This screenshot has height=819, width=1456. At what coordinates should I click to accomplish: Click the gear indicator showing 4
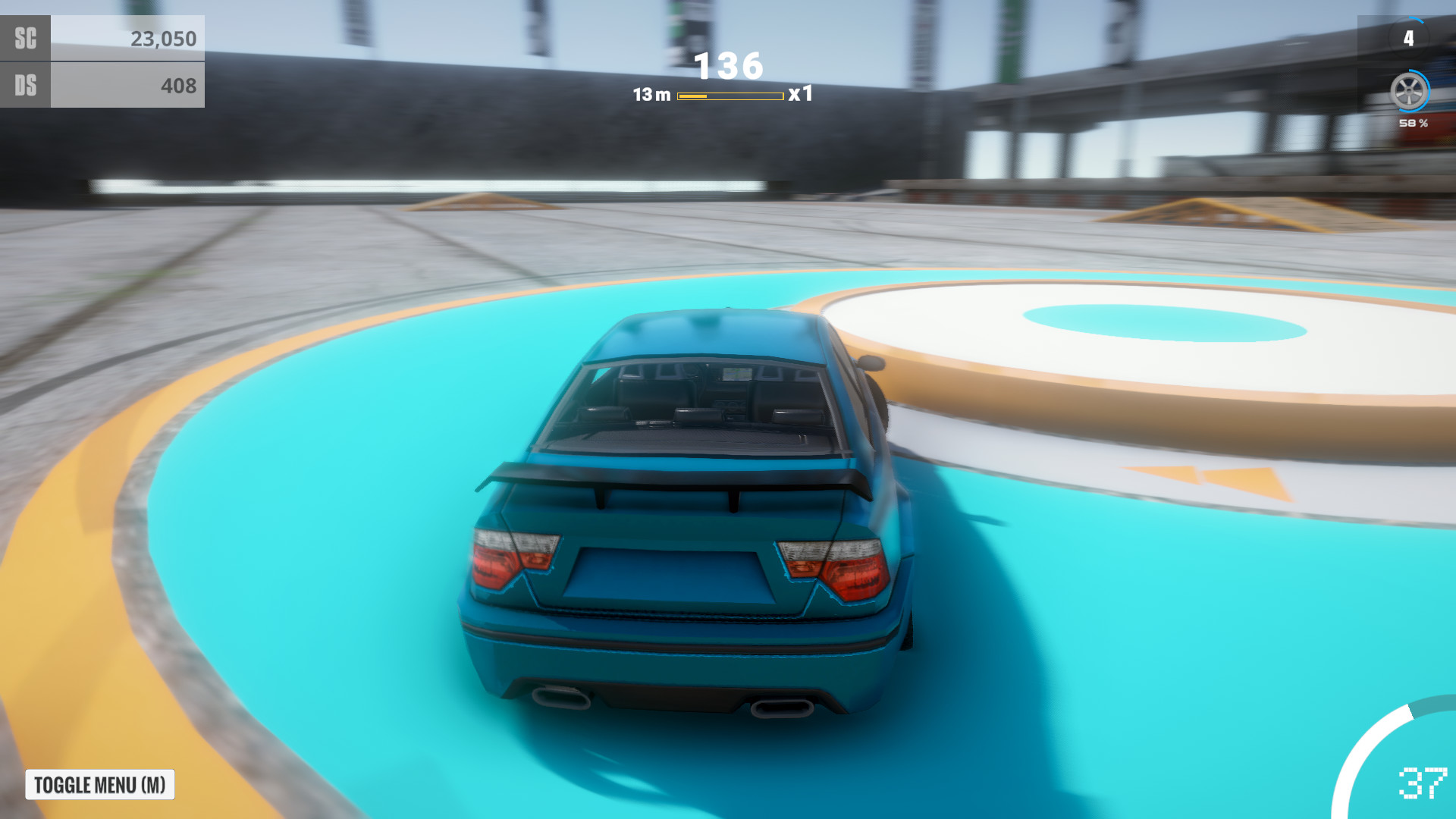1409,36
